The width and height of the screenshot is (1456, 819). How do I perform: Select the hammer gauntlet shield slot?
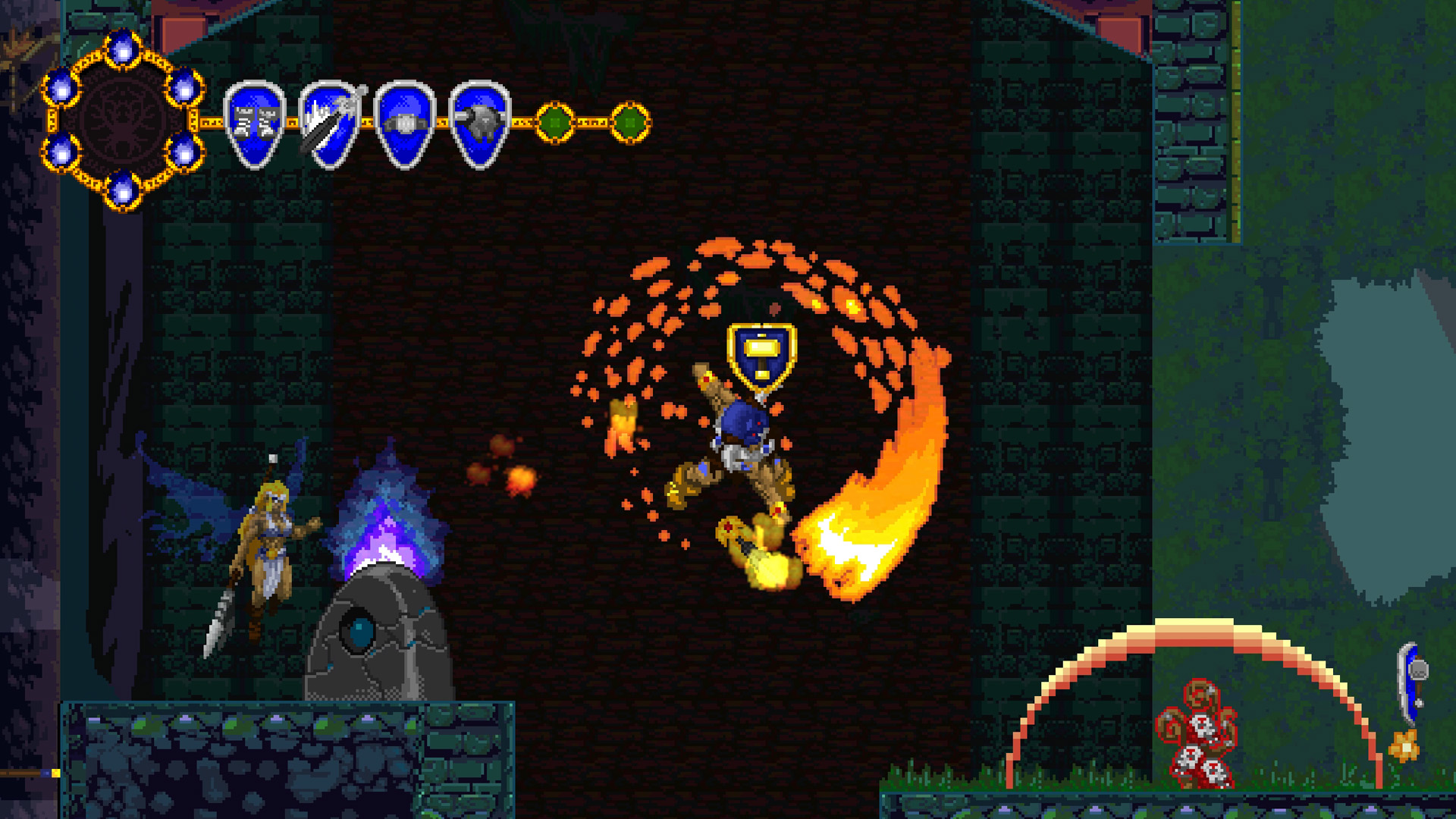pyautogui.click(x=476, y=125)
